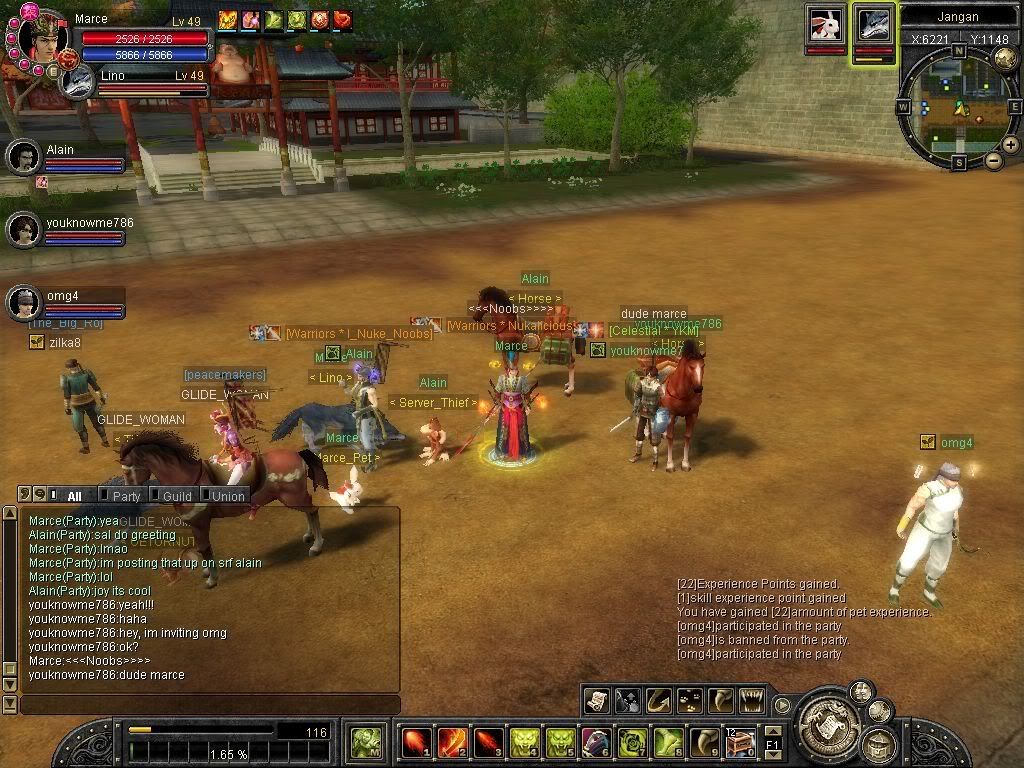Screen dimensions: 1024x768
Task: Select party member youknowme786's portrait
Action: pos(23,230)
